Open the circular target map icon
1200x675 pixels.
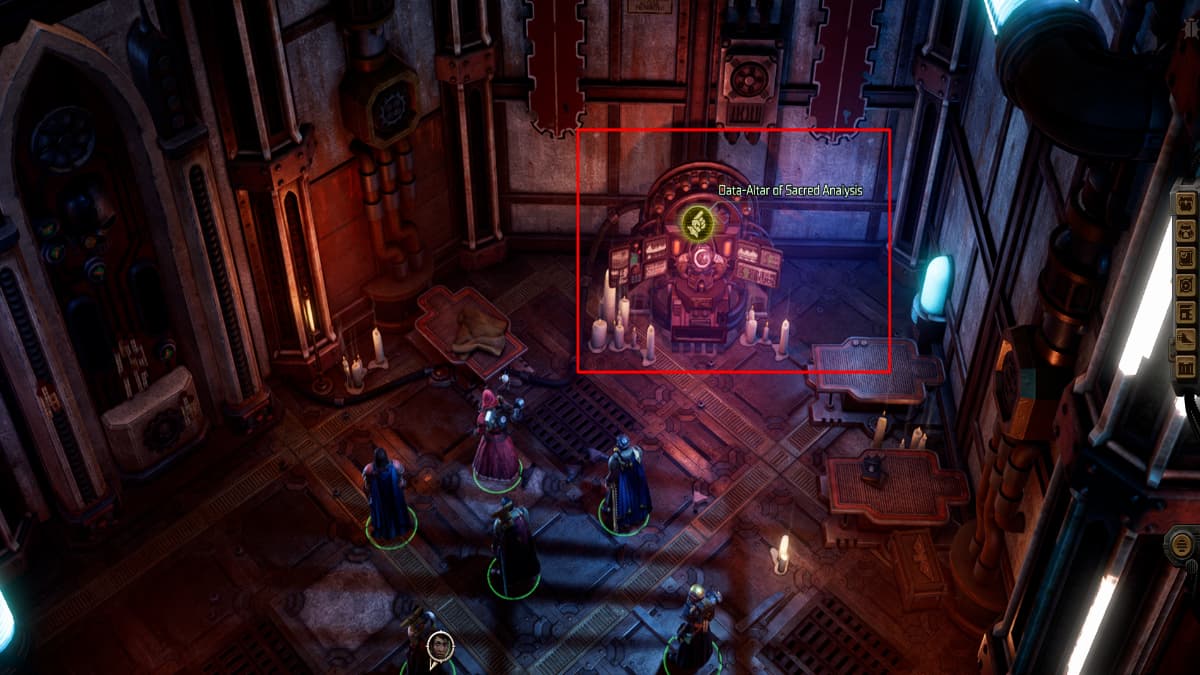pyautogui.click(x=1186, y=284)
